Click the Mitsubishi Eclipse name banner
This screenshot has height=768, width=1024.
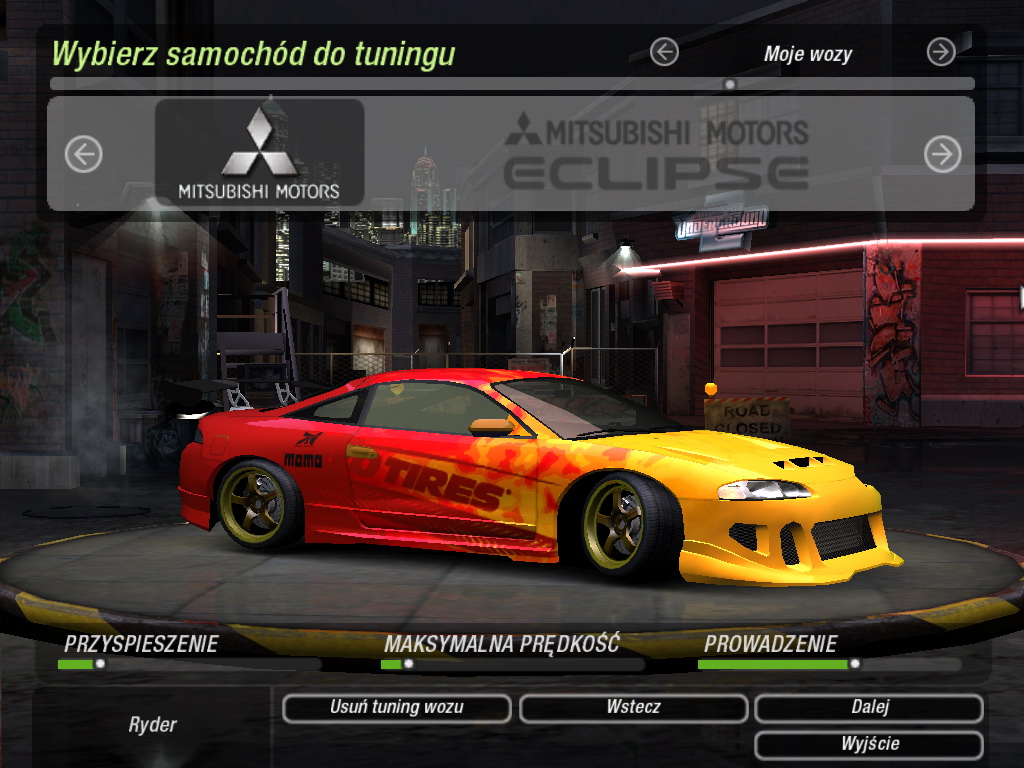[656, 152]
